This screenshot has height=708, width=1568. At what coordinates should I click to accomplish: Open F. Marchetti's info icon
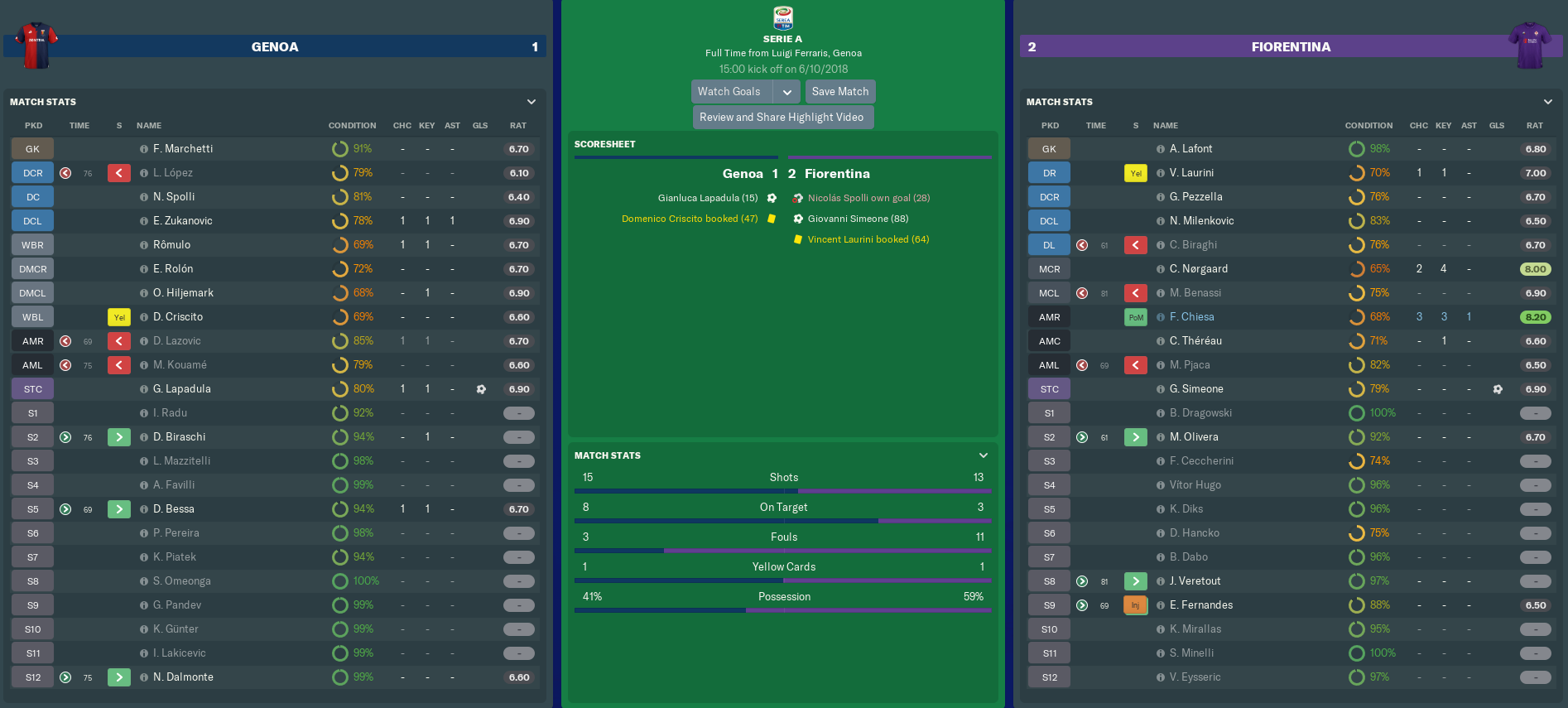[x=144, y=149]
